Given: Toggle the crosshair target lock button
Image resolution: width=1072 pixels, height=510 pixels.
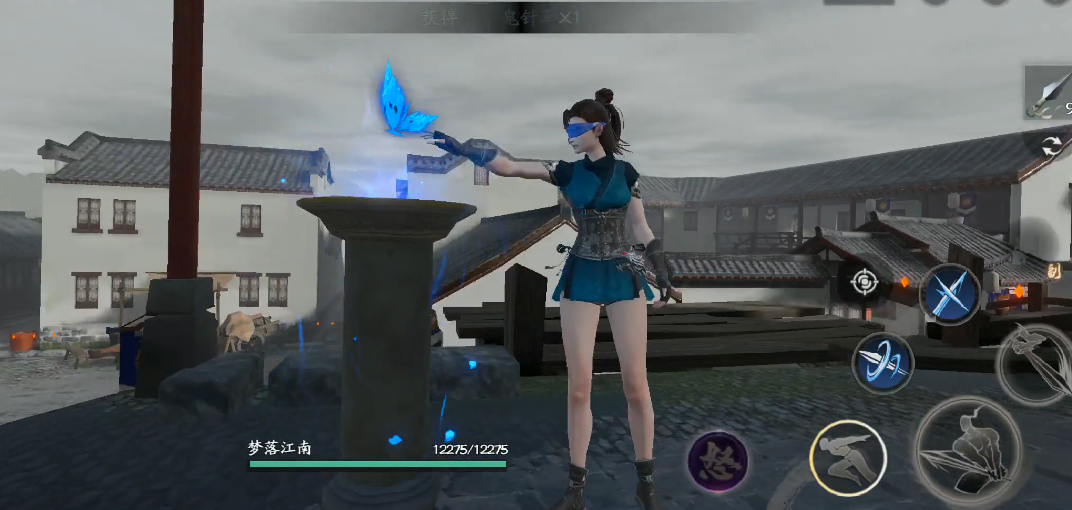Looking at the screenshot, I should pos(863,282).
